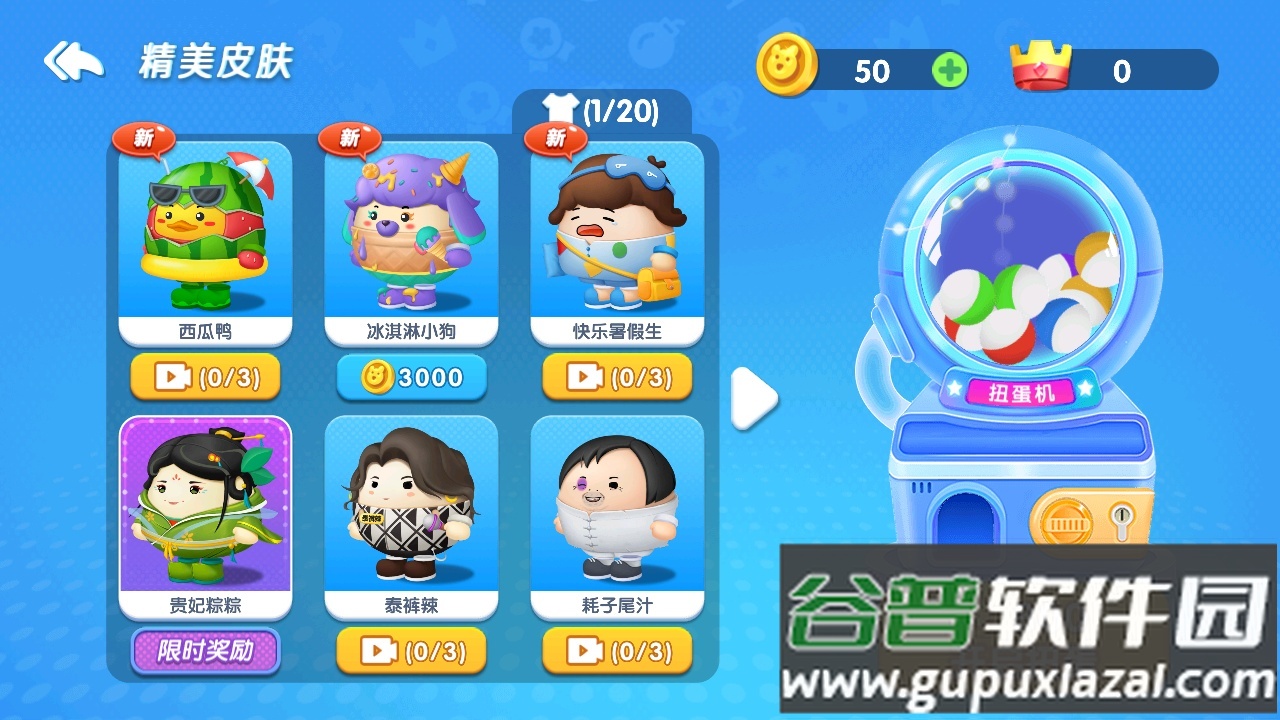Click the coin icon in the currency bar
The width and height of the screenshot is (1280, 720).
point(789,67)
